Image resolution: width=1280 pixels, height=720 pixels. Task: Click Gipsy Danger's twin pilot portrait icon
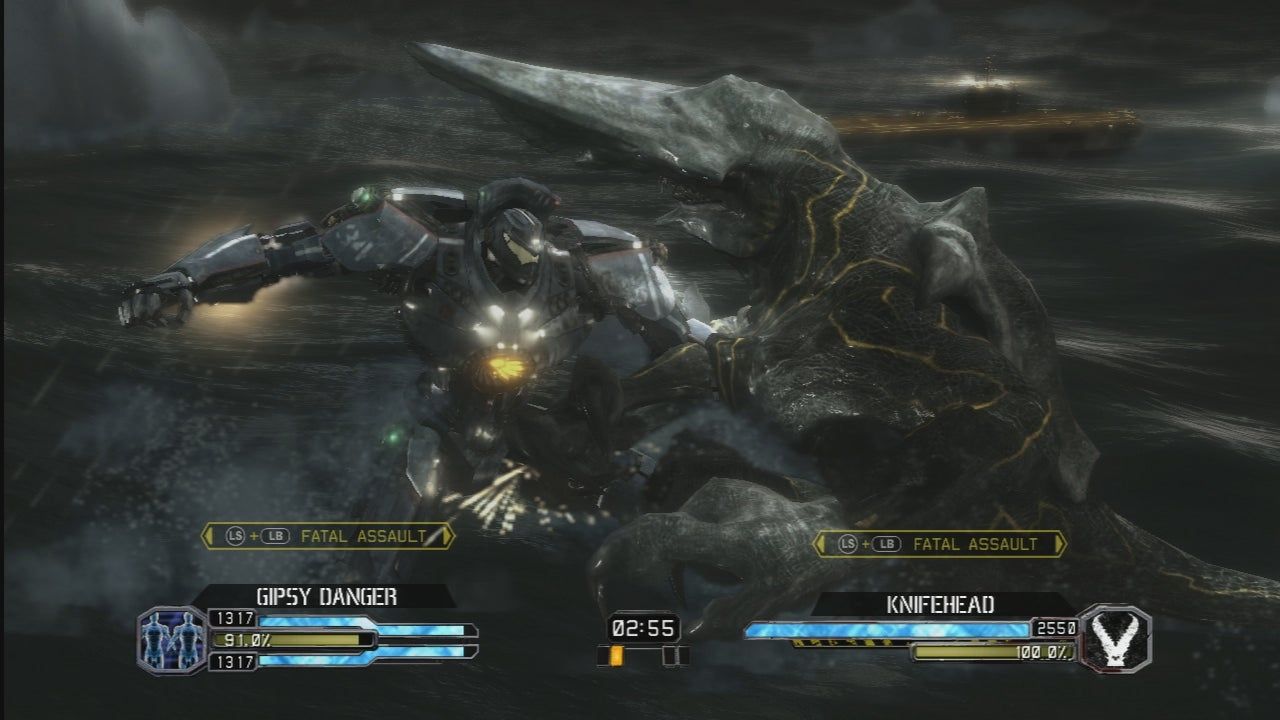(164, 639)
